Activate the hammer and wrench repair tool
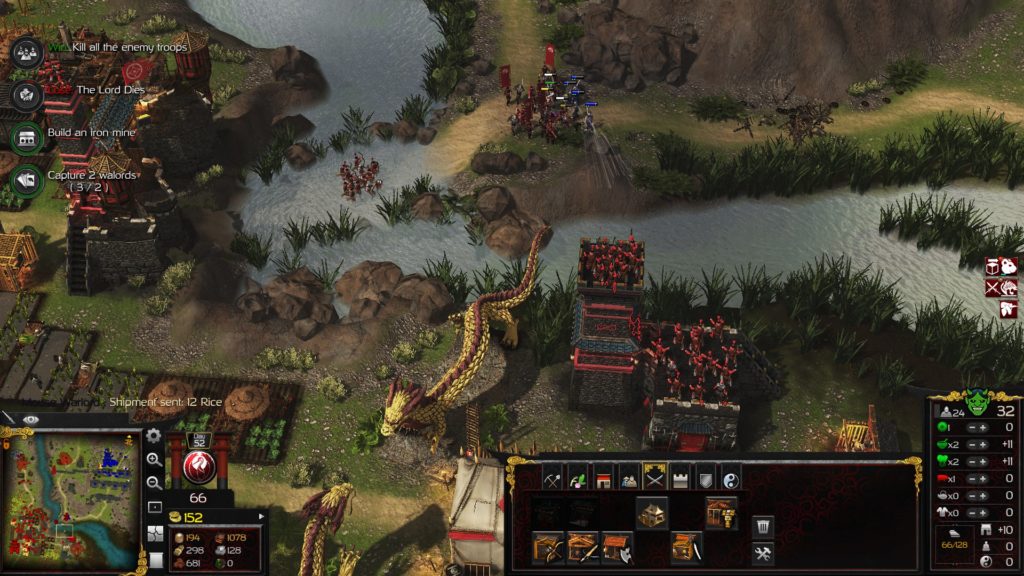 (x=762, y=552)
